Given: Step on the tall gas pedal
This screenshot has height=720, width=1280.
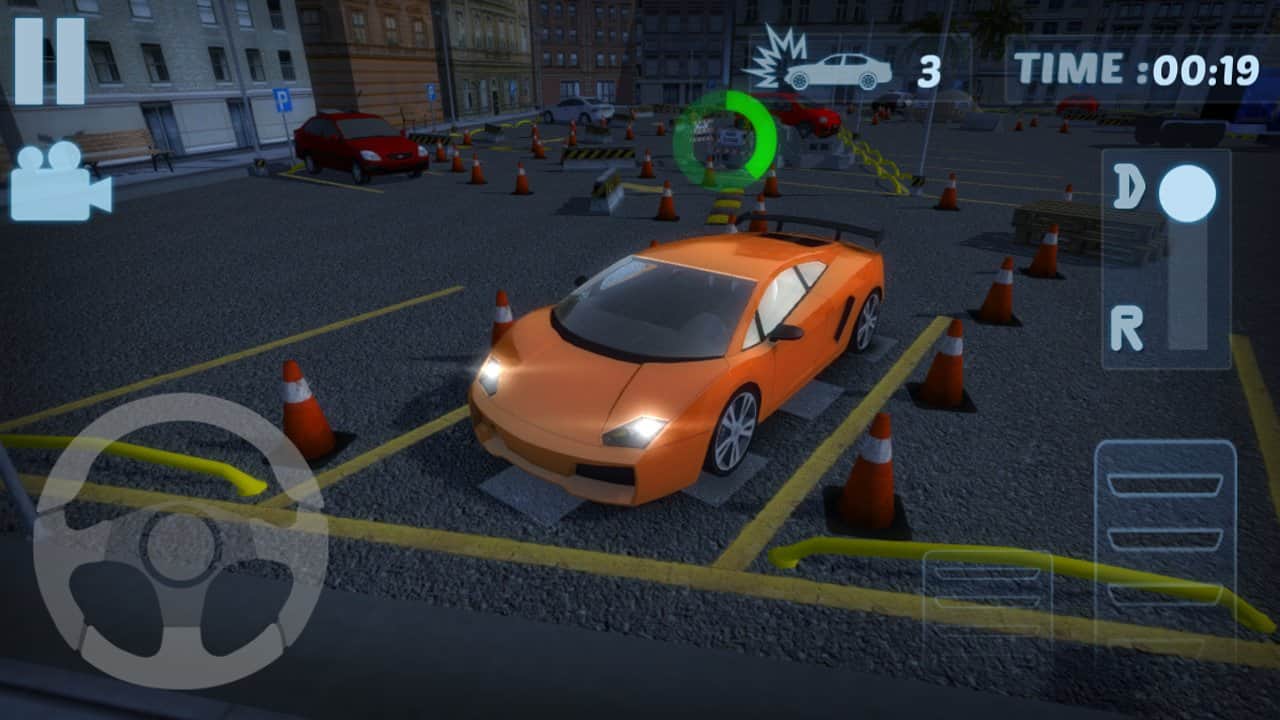Looking at the screenshot, I should [1165, 540].
